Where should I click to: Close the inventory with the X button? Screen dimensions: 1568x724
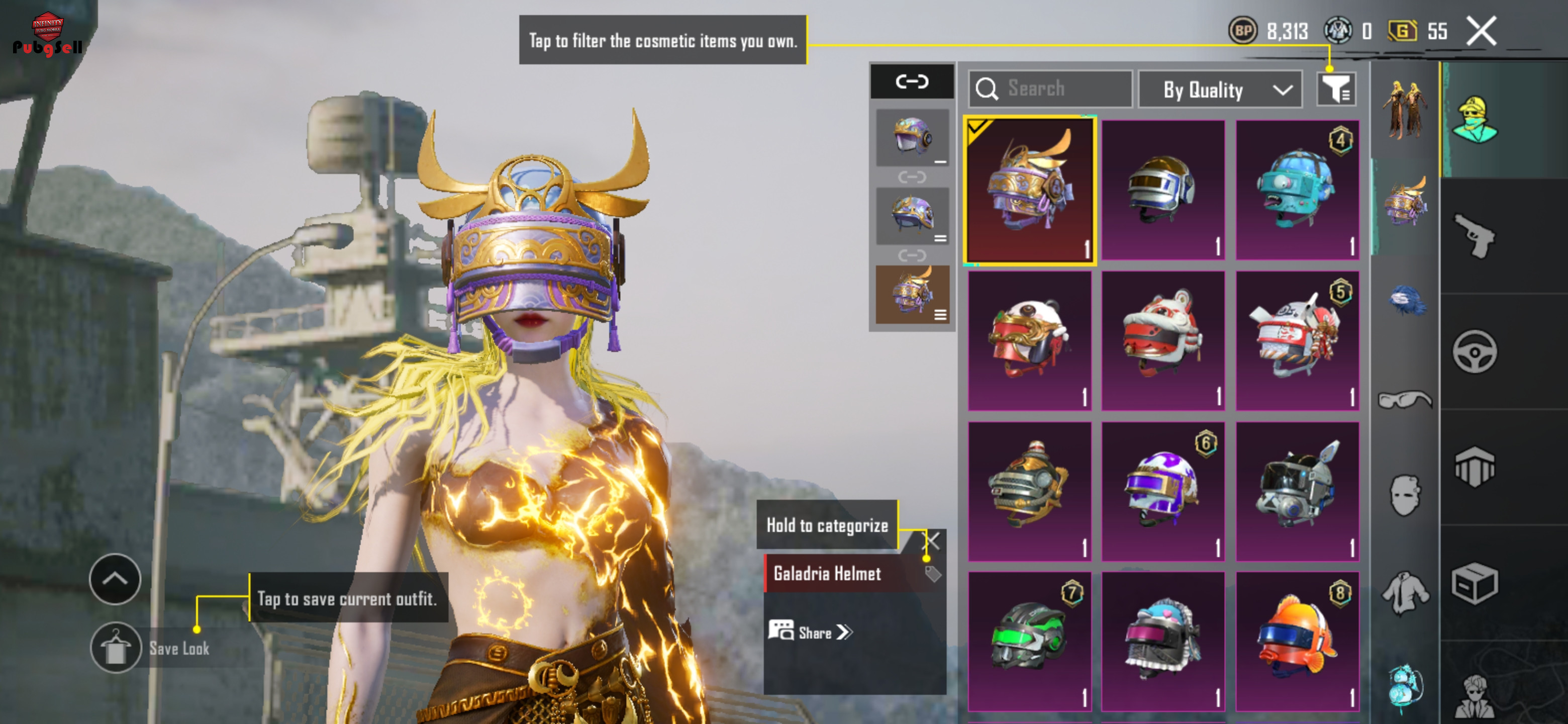point(1481,31)
